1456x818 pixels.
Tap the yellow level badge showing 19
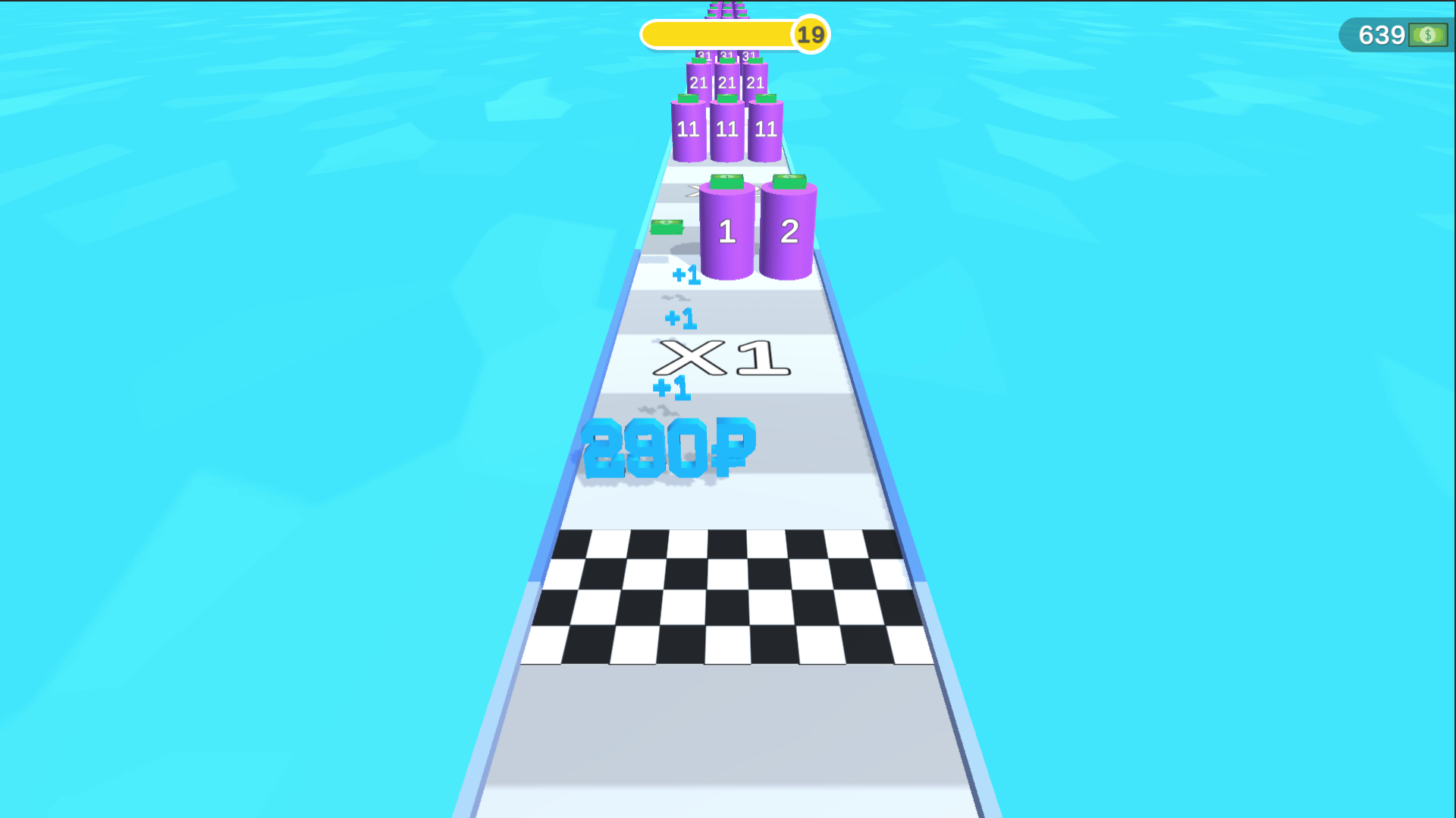pyautogui.click(x=809, y=34)
